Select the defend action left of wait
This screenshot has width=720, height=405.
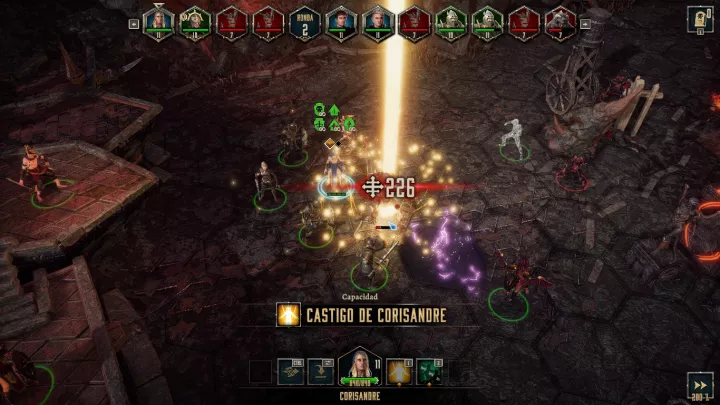point(292,372)
